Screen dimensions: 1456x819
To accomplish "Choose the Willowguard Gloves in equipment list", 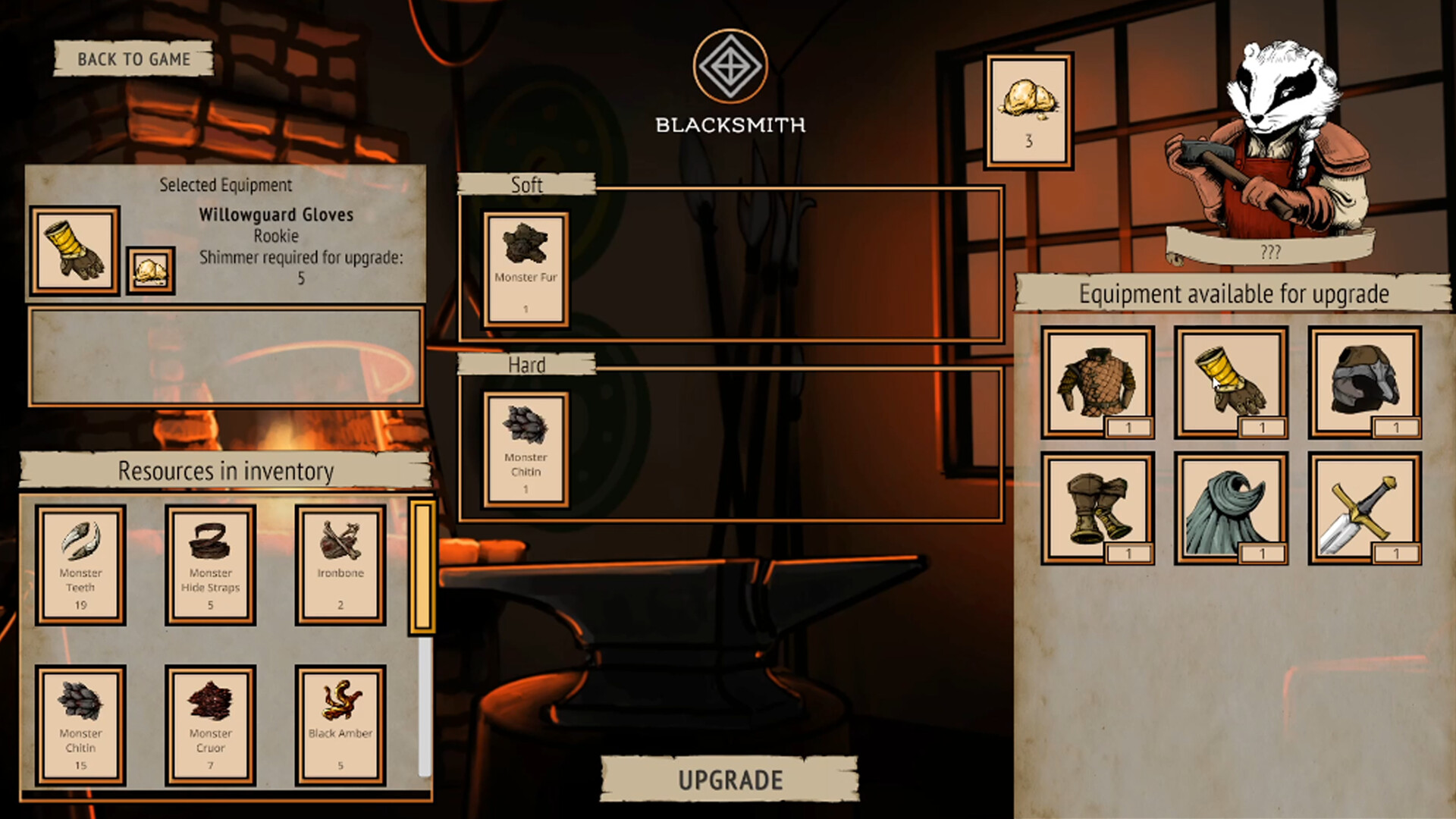I will [x=1231, y=382].
